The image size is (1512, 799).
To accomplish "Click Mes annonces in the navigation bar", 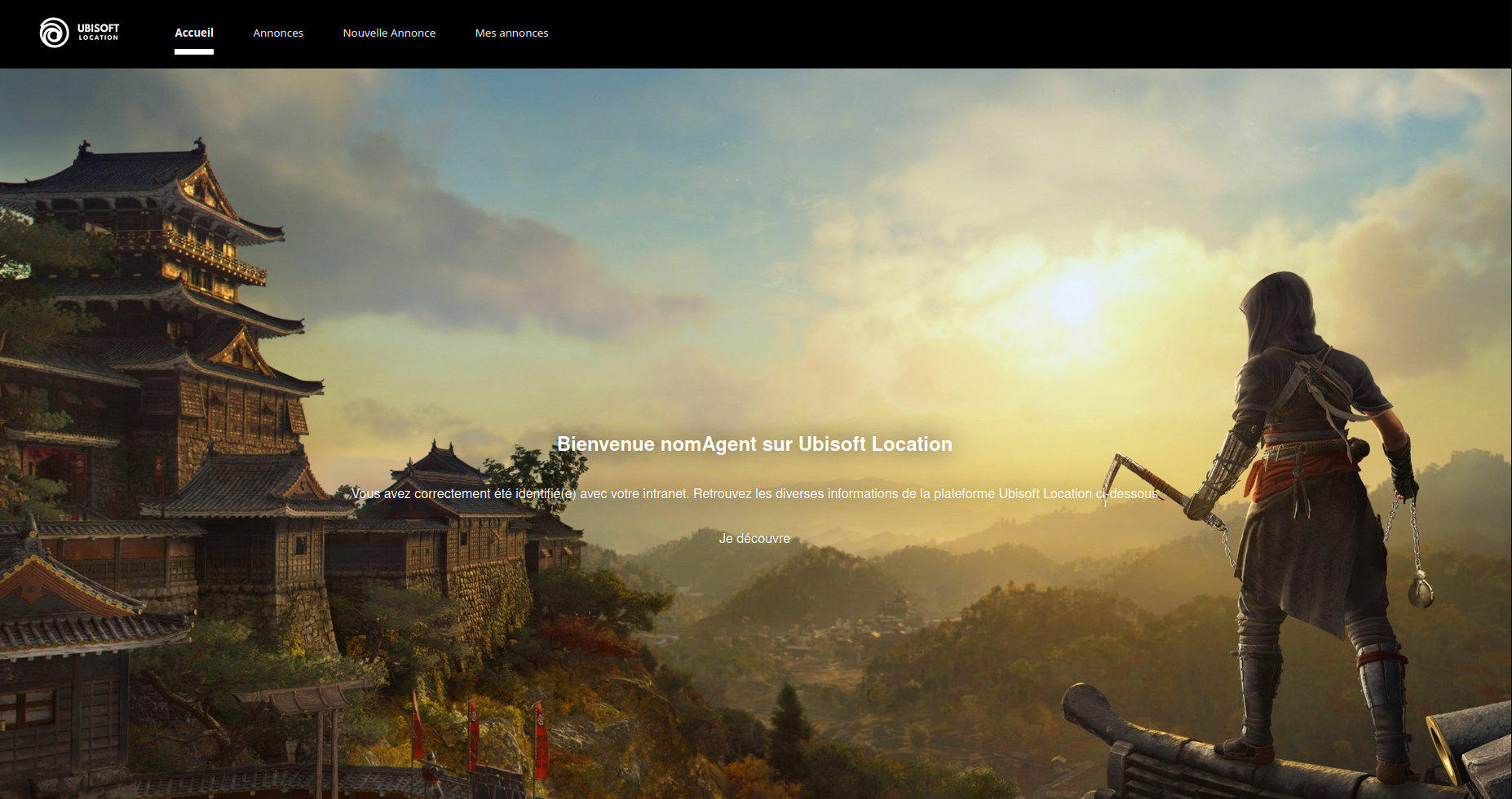I will pos(511,33).
